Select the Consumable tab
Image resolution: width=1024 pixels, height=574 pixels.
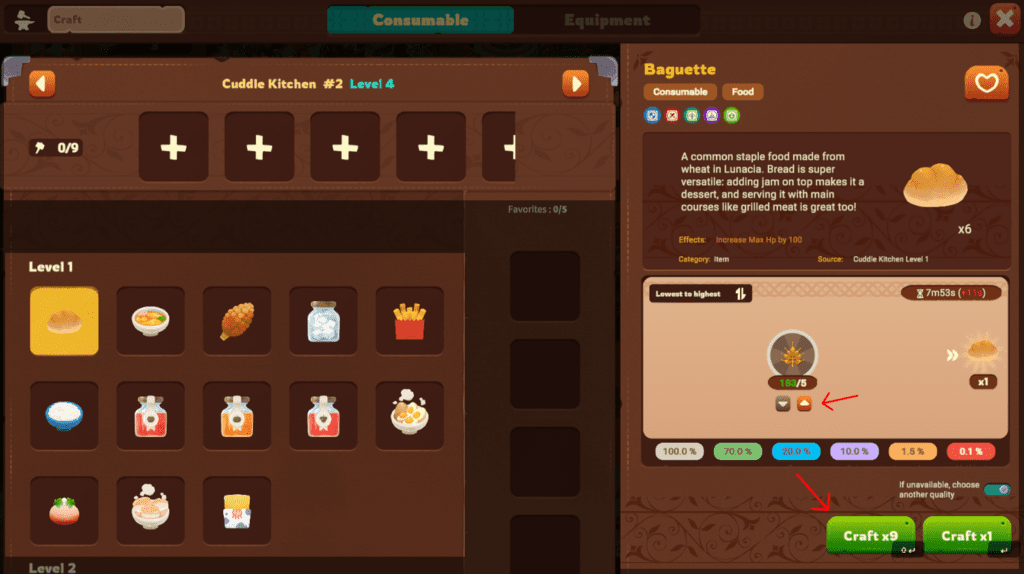pos(420,20)
